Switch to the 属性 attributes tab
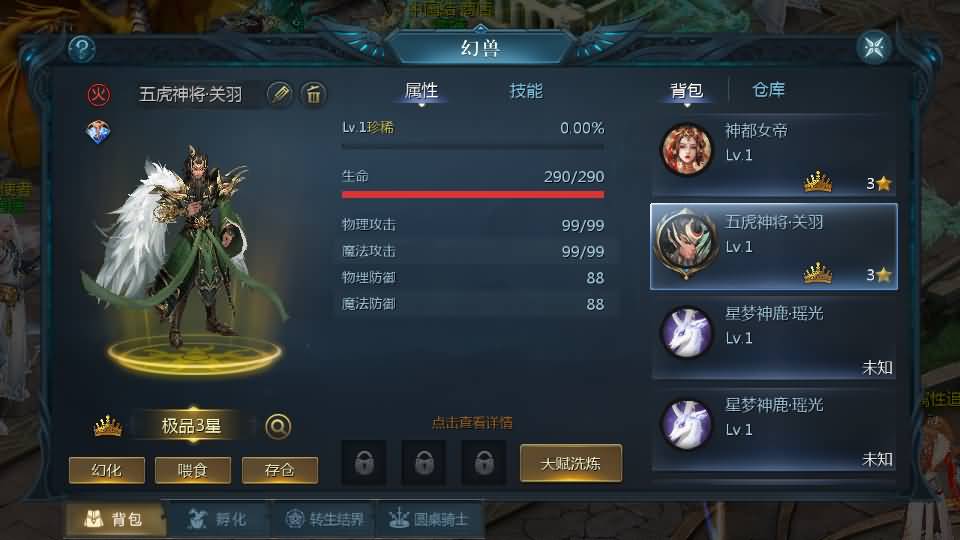 coord(421,91)
